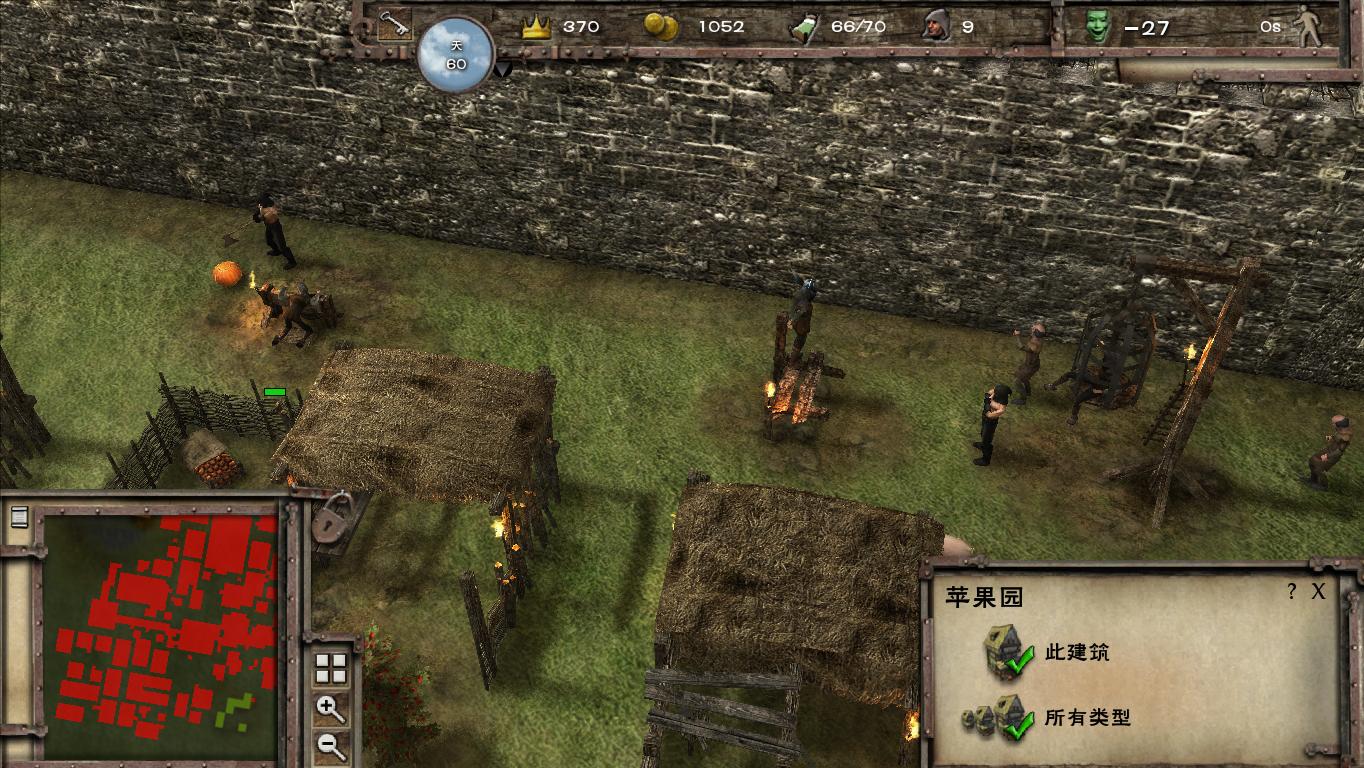Click the hooded peasant icon

[x=936, y=26]
